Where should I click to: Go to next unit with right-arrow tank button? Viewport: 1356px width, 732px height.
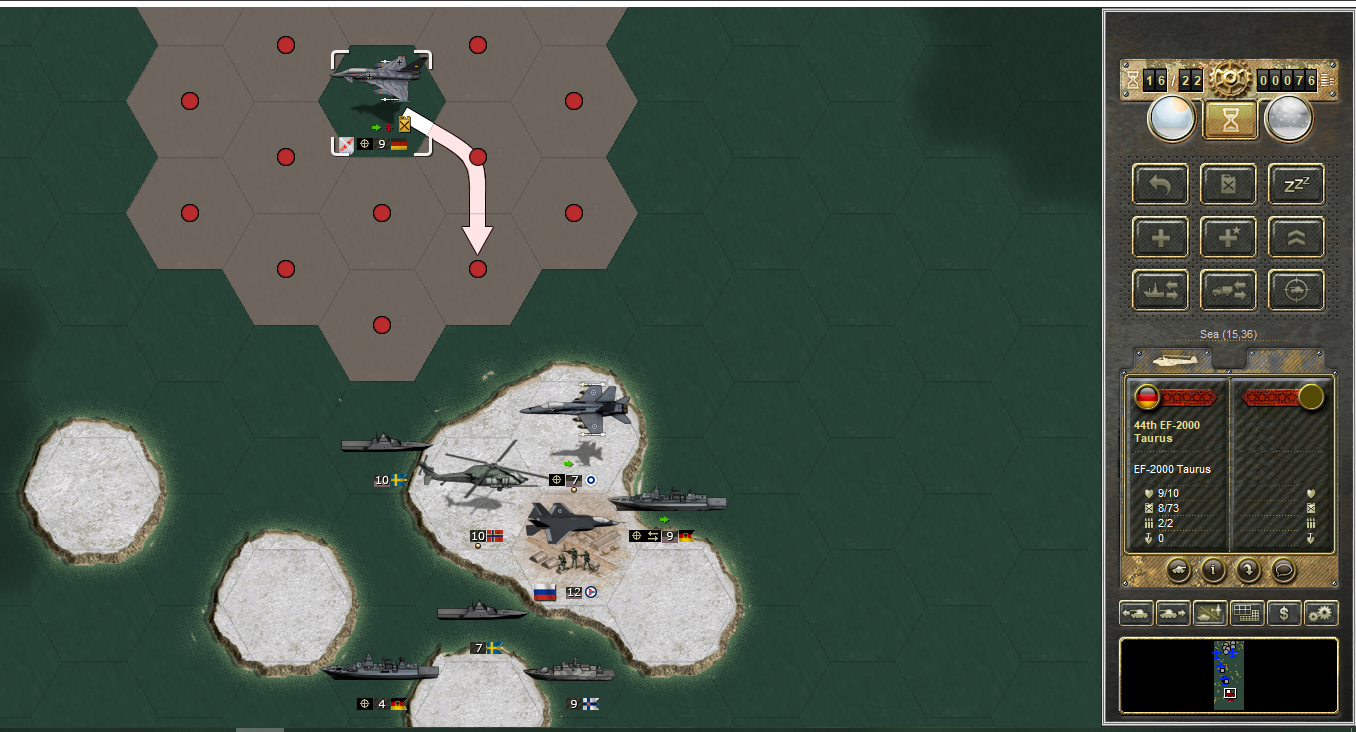coord(1172,613)
